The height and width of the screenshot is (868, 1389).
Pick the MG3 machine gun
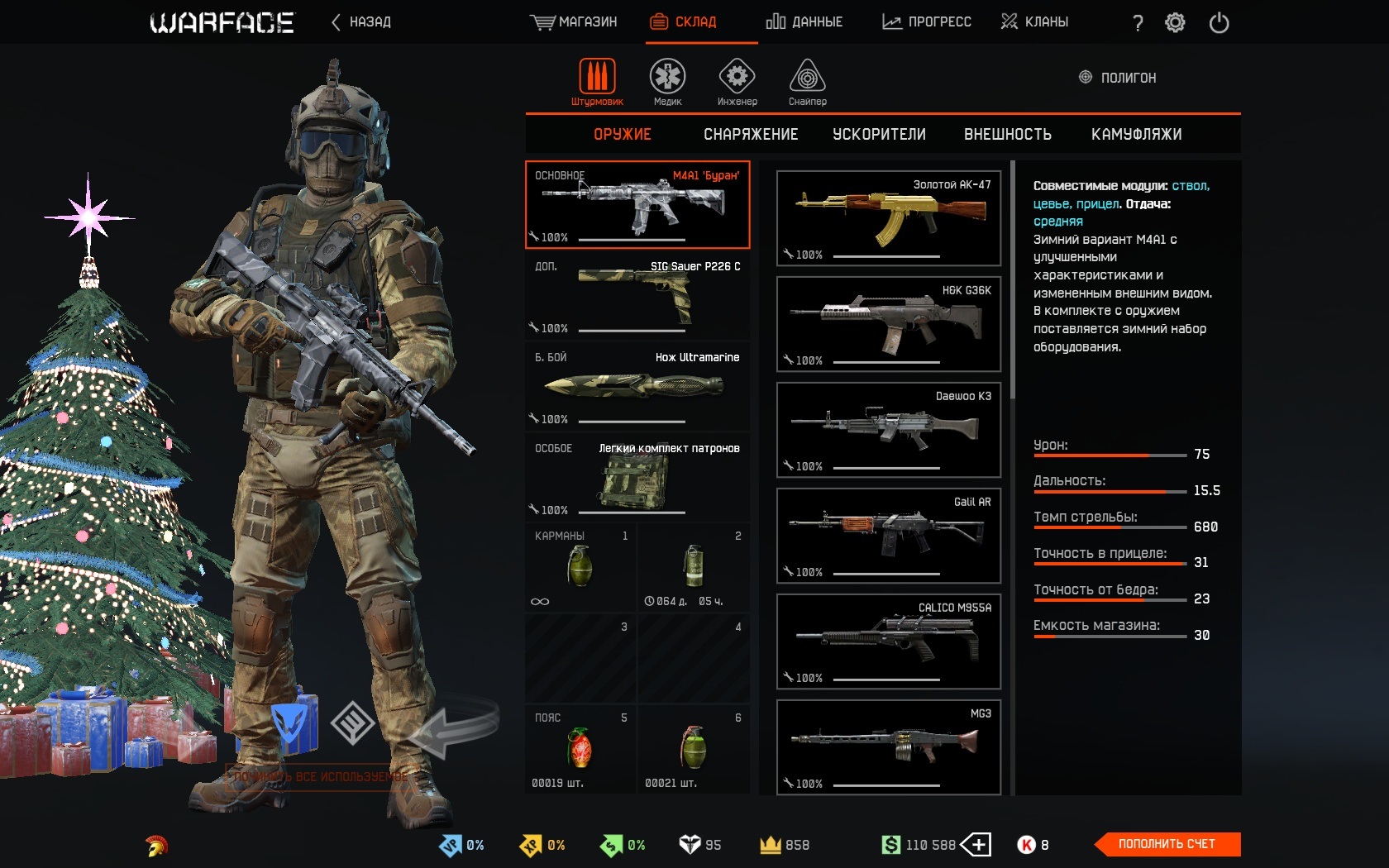(x=889, y=747)
